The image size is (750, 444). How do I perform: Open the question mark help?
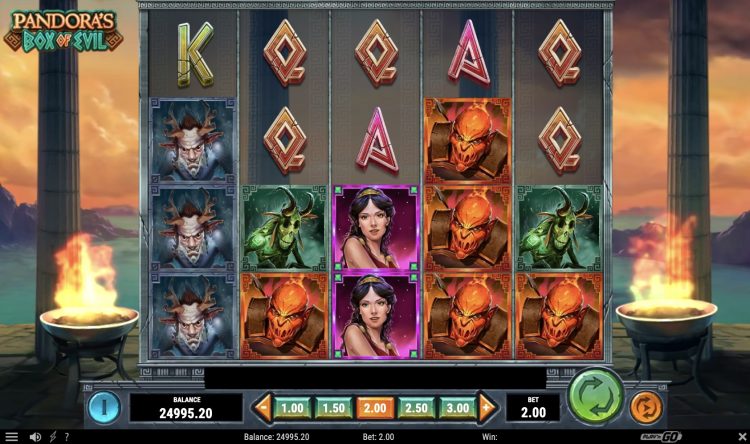[65, 437]
